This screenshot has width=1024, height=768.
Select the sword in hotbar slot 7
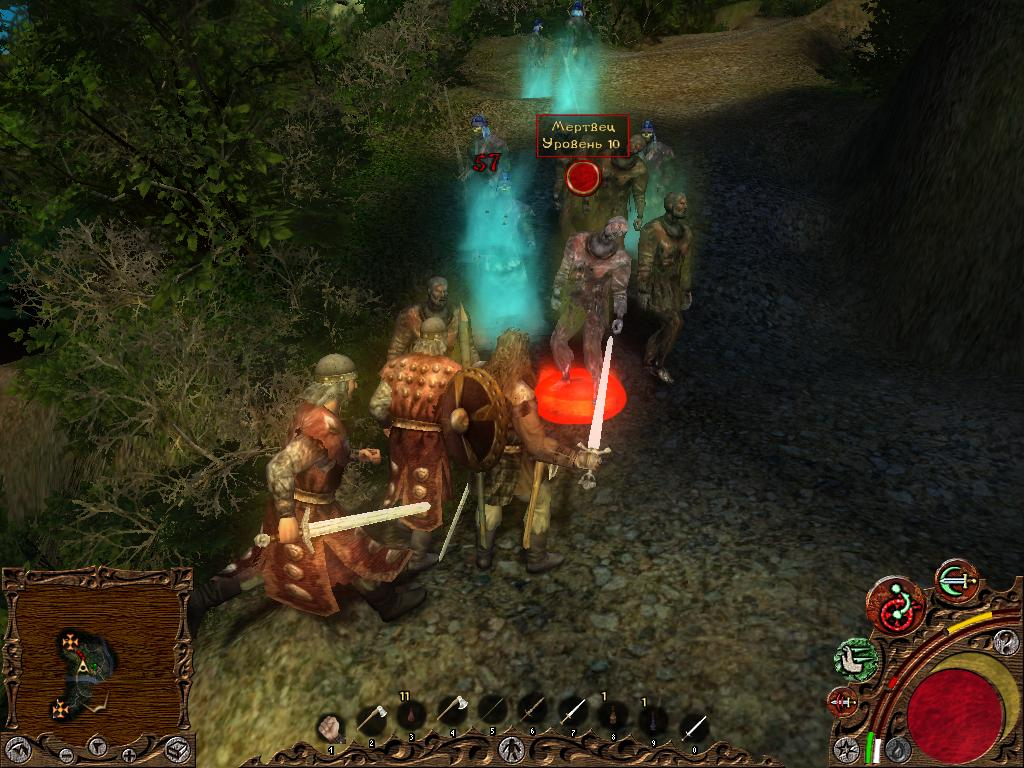click(x=571, y=712)
